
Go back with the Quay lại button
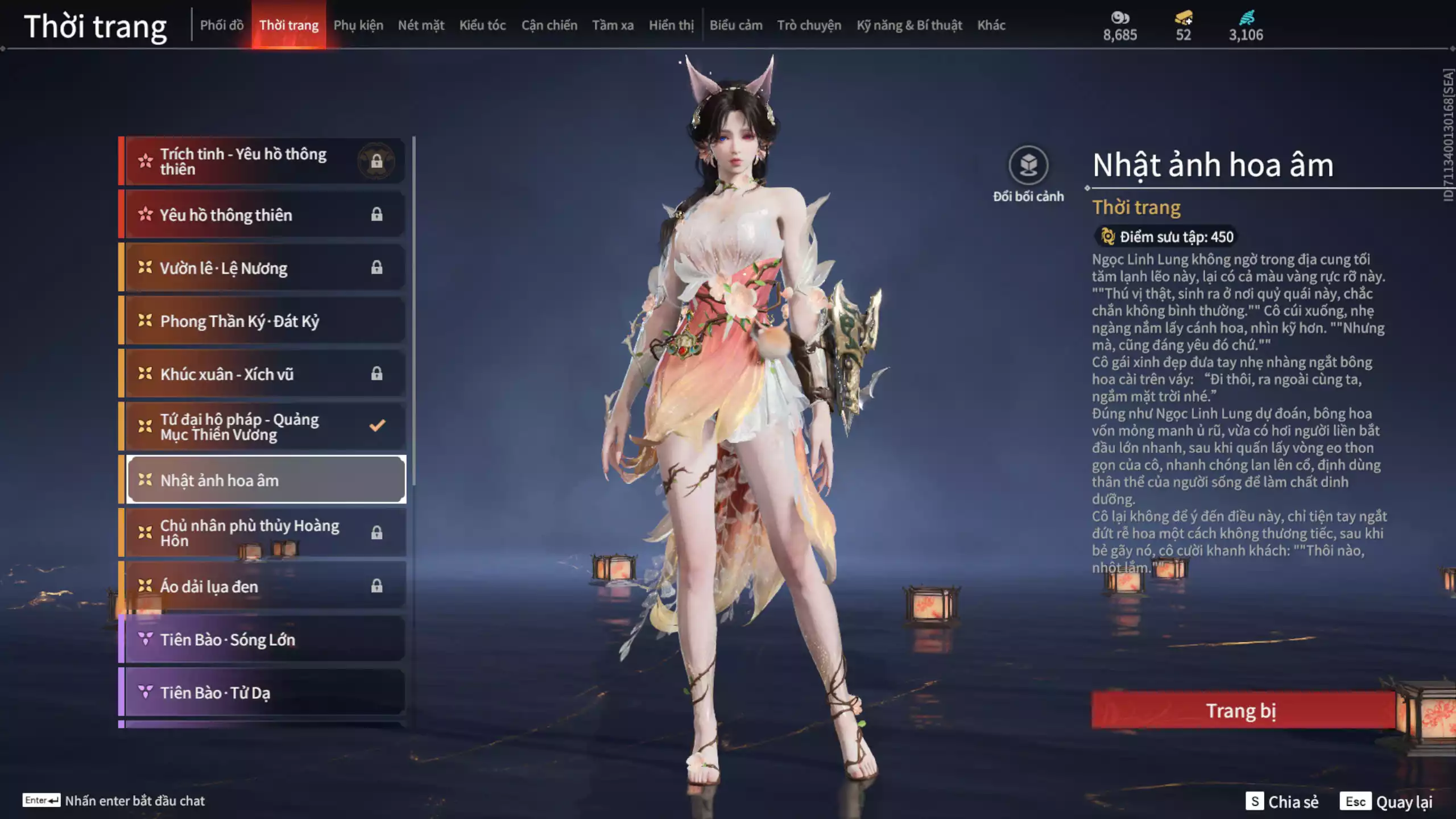[x=1387, y=801]
